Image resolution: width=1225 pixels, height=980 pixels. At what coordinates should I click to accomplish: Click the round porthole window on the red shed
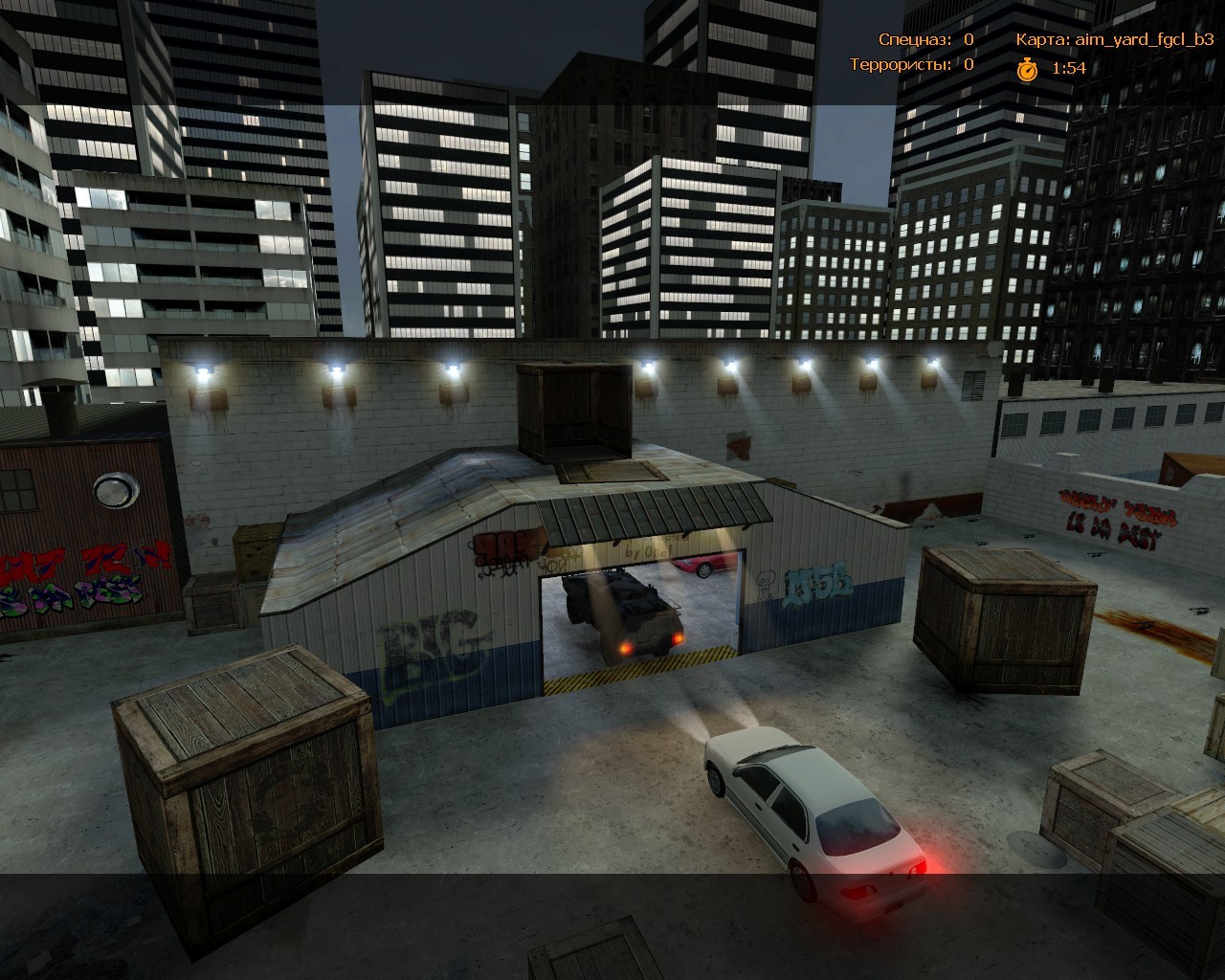114,492
